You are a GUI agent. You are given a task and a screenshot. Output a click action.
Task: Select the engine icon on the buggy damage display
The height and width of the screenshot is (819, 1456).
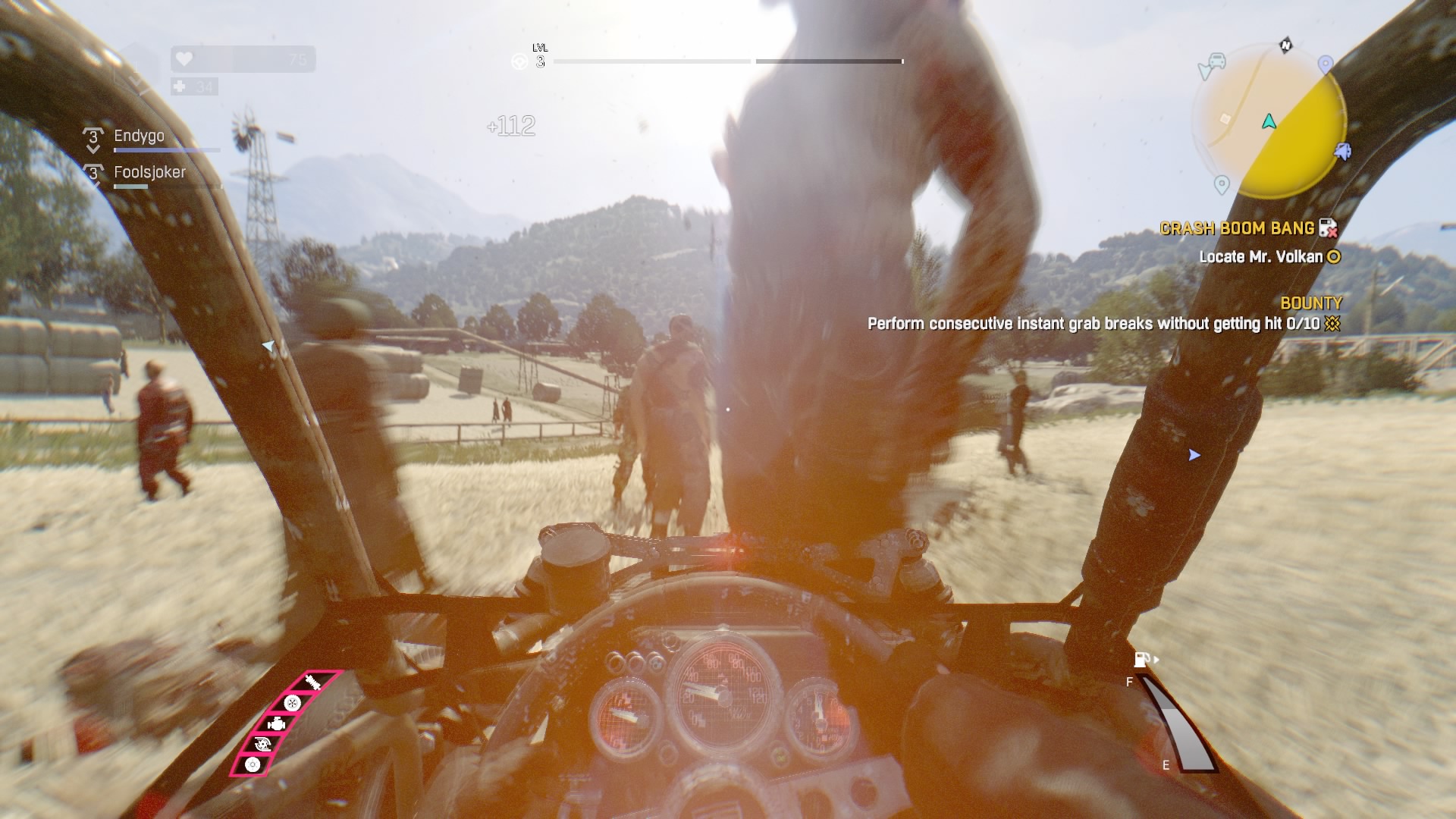click(x=277, y=725)
